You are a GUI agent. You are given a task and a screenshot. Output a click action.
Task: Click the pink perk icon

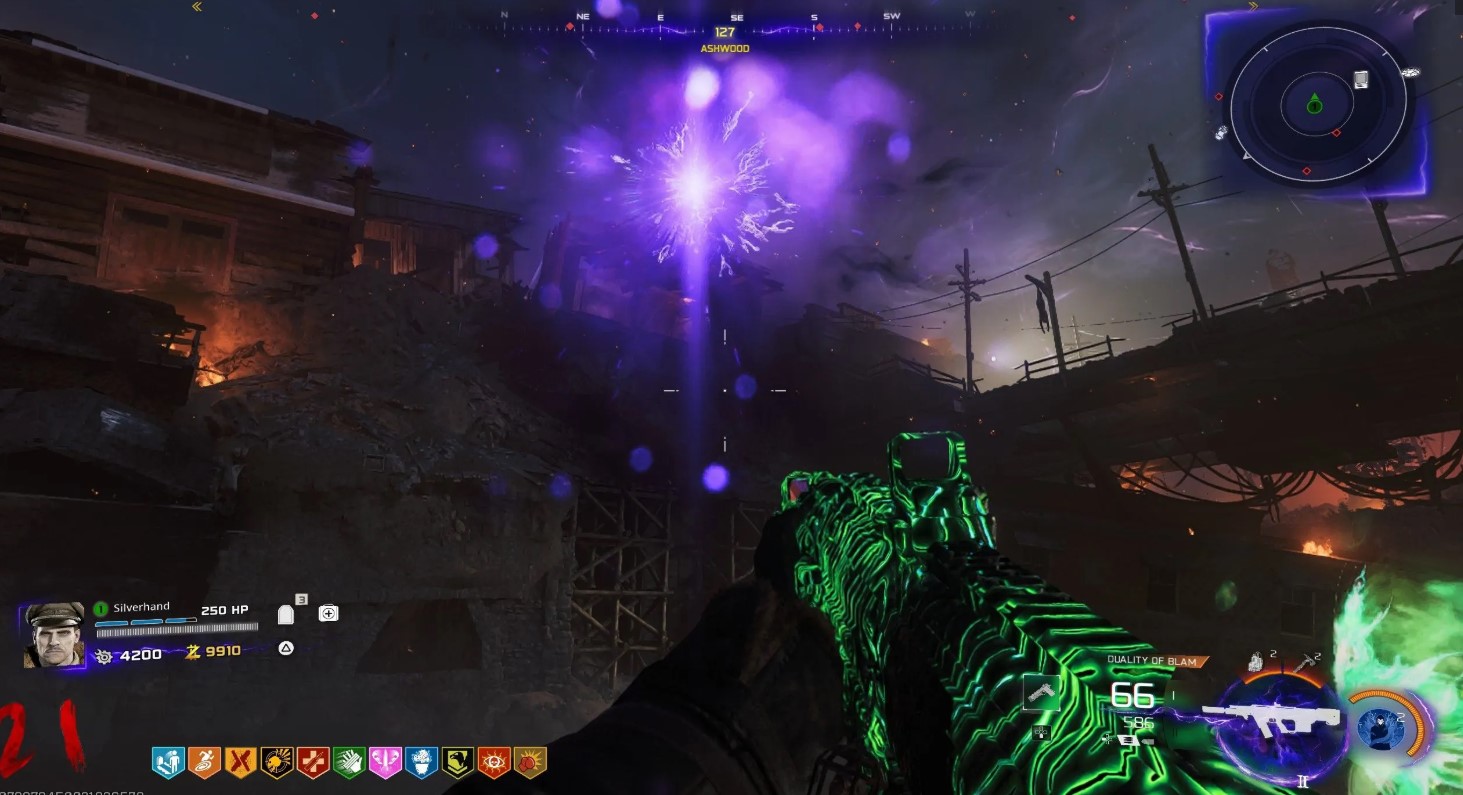385,763
